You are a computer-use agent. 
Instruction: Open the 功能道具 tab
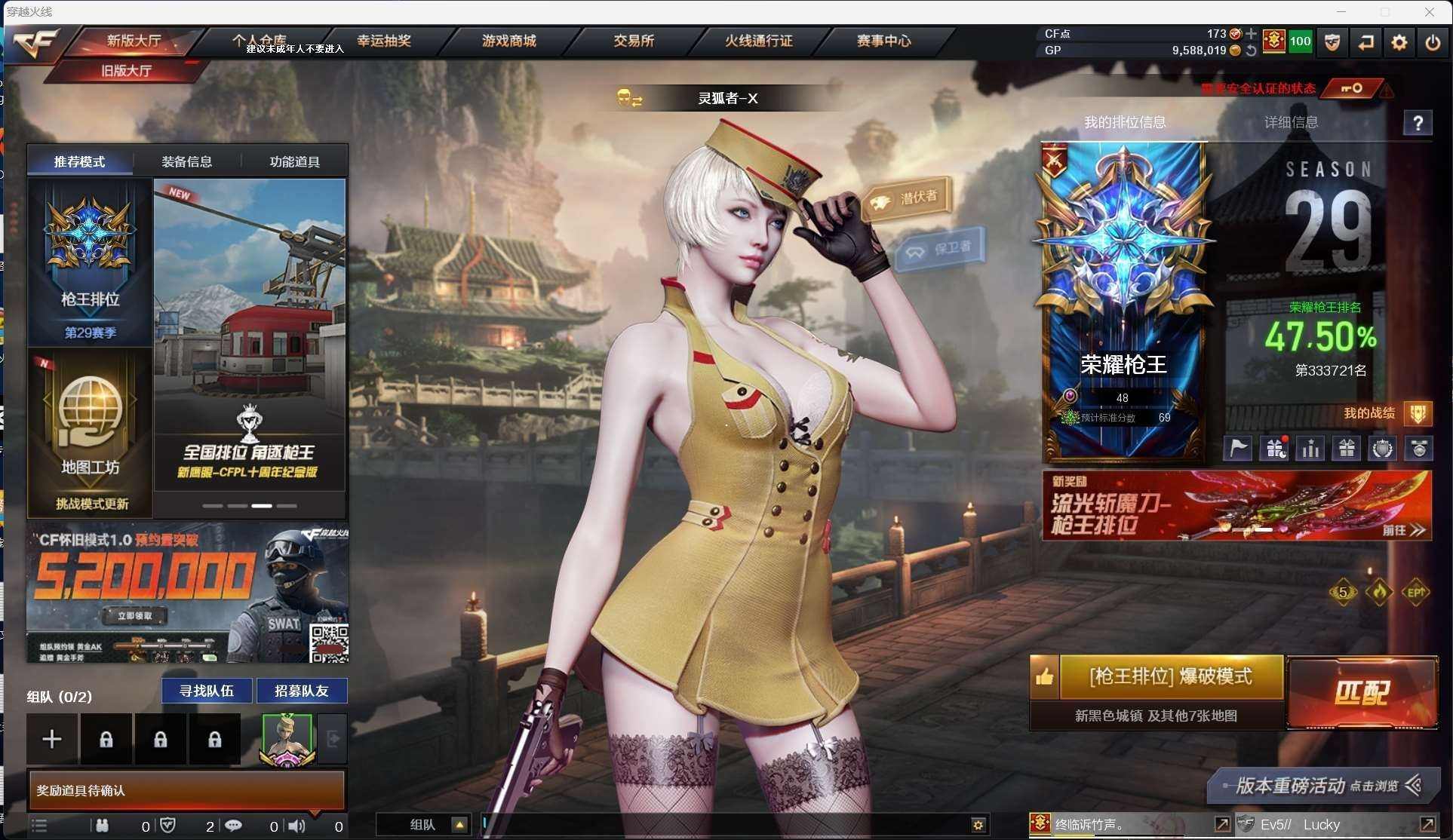coord(295,161)
